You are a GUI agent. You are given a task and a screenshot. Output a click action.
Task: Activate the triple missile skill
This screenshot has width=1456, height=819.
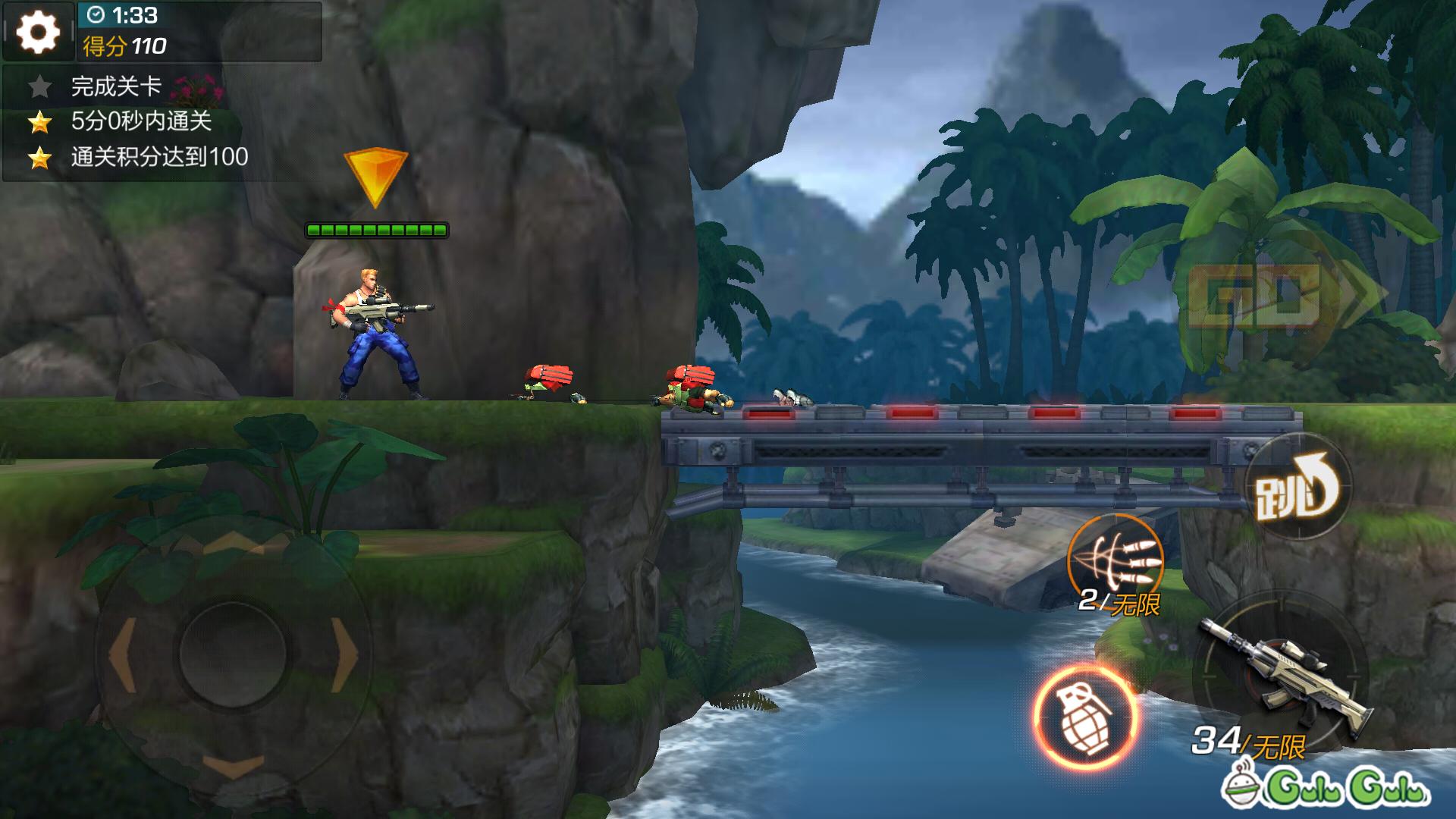1116,562
